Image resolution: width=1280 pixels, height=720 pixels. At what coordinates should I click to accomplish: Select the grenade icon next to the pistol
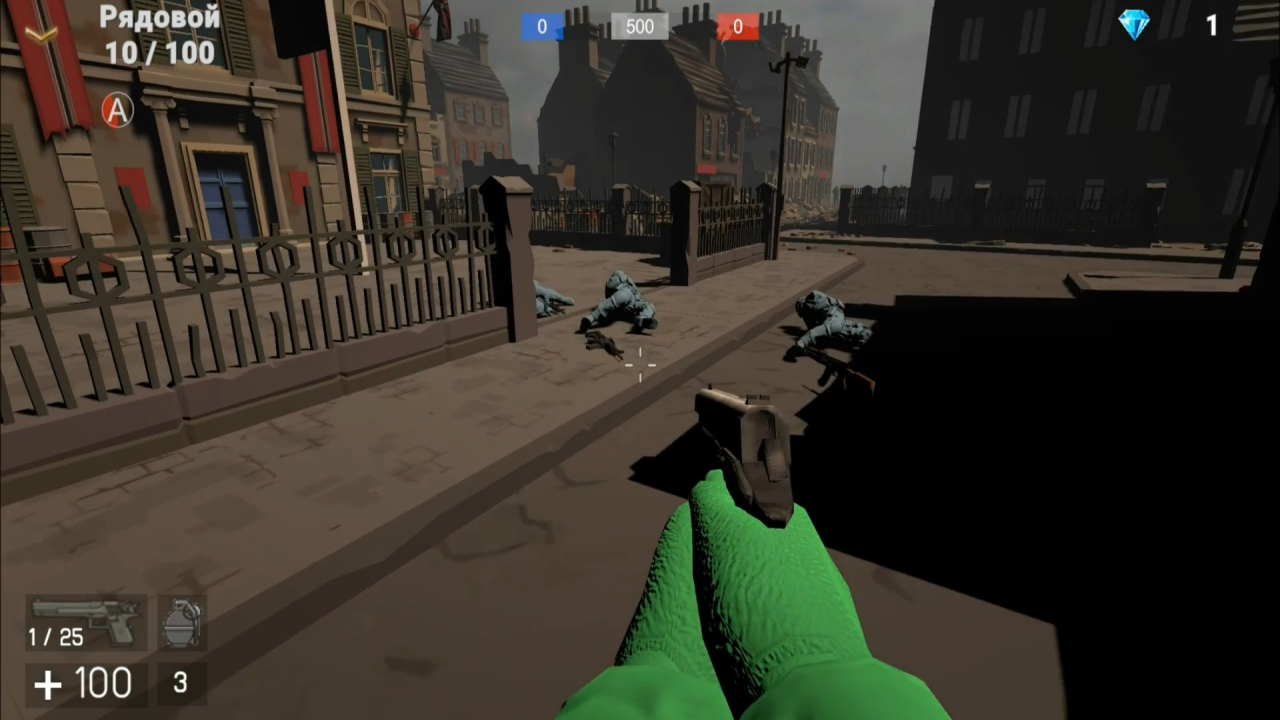pyautogui.click(x=180, y=622)
